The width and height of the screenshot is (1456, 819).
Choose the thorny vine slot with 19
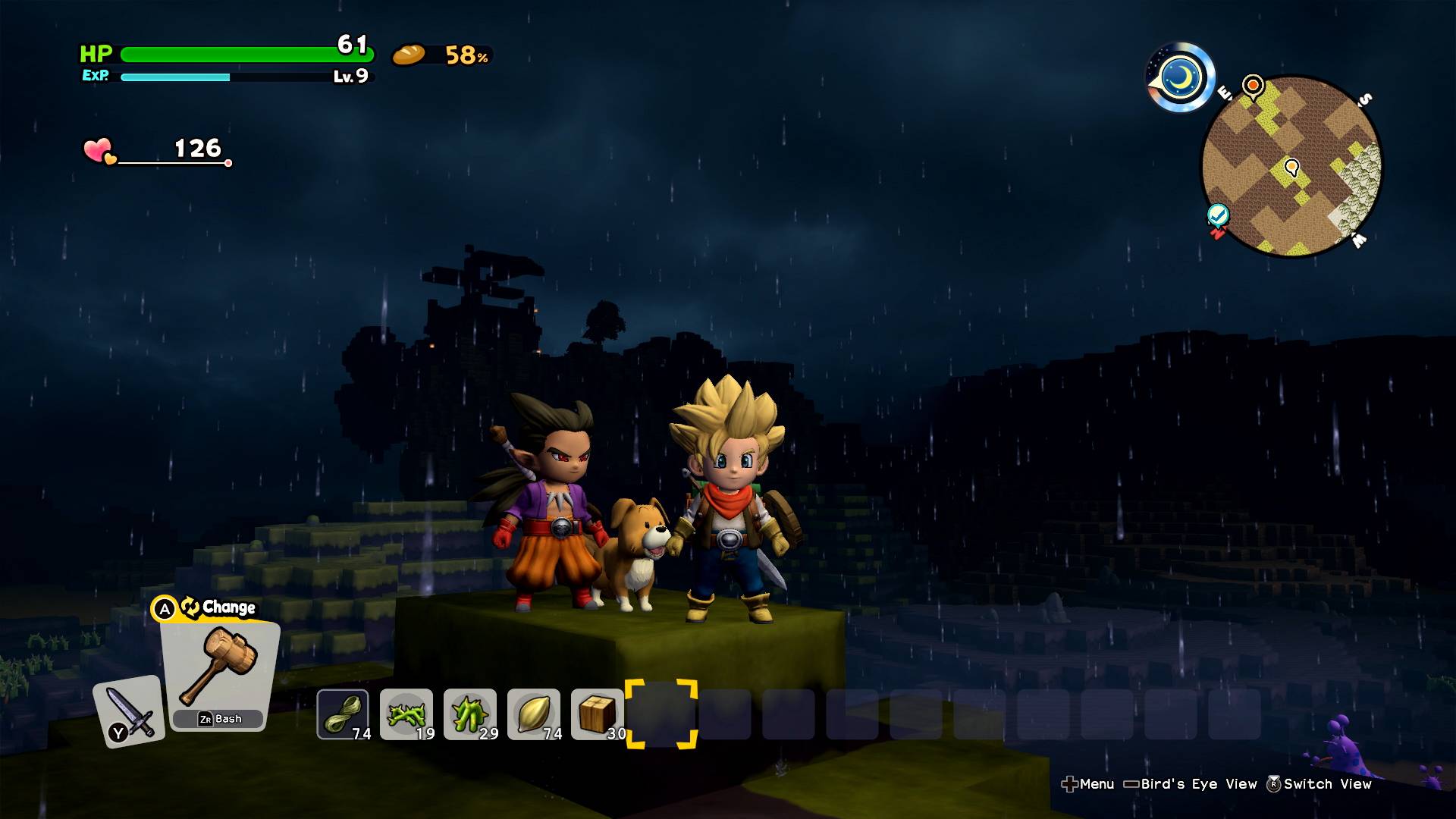tap(406, 714)
